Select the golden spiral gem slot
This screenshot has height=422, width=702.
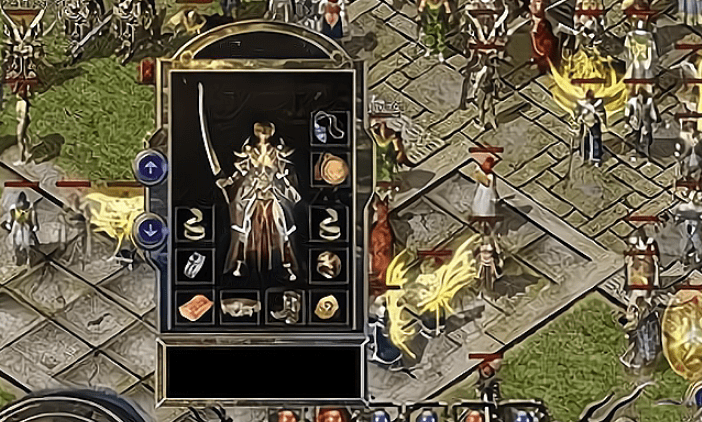coord(329,308)
